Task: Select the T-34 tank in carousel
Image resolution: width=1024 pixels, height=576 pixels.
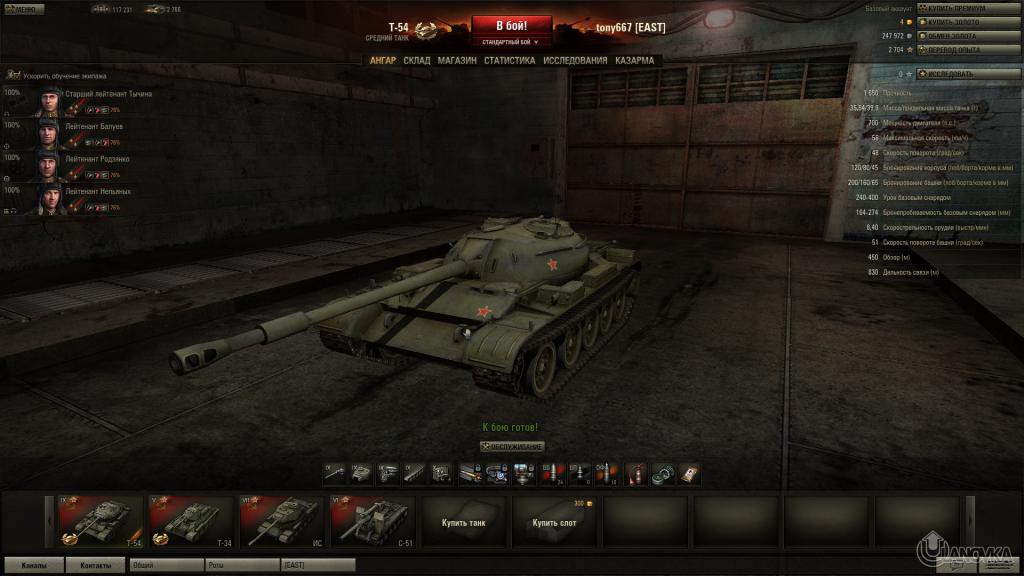Action: click(x=192, y=522)
